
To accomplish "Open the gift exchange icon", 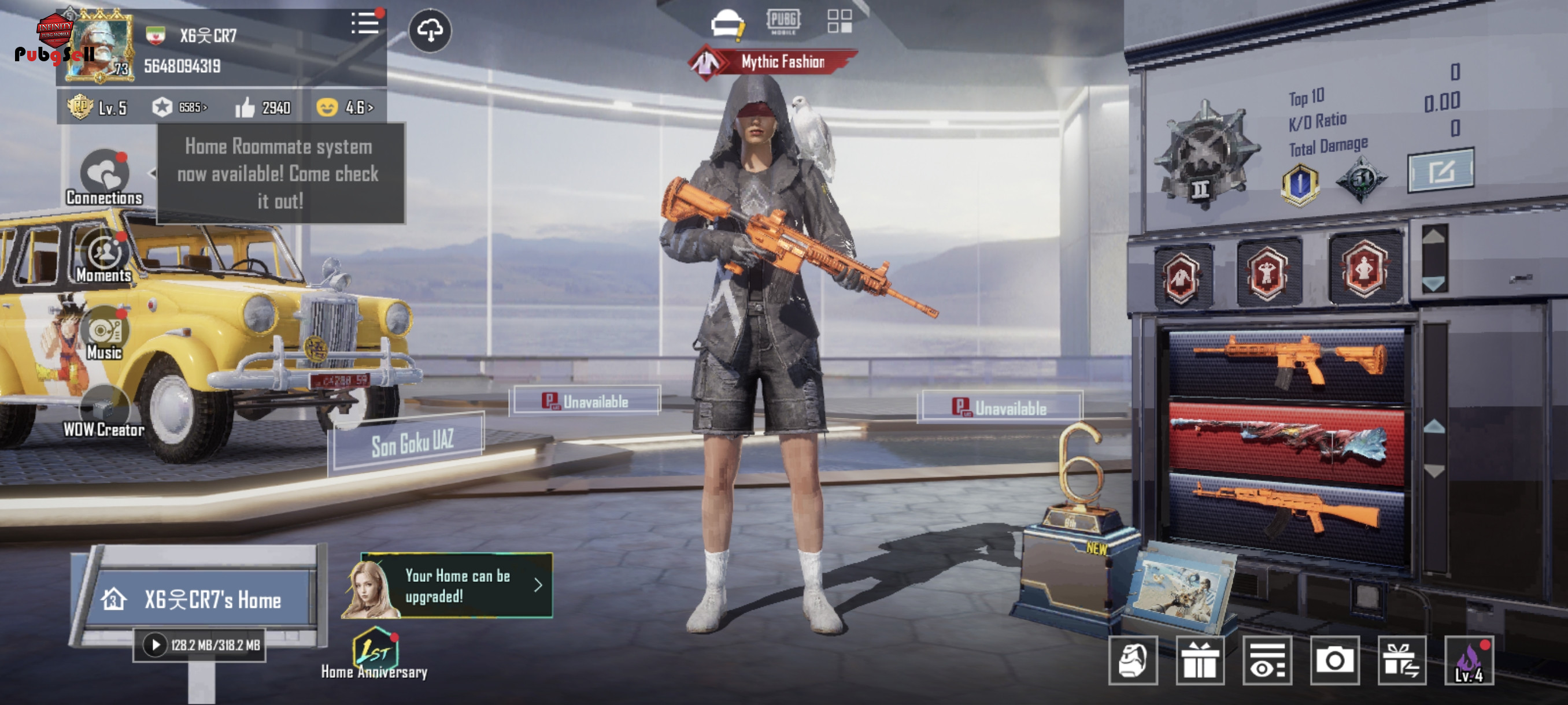I will [x=1401, y=661].
